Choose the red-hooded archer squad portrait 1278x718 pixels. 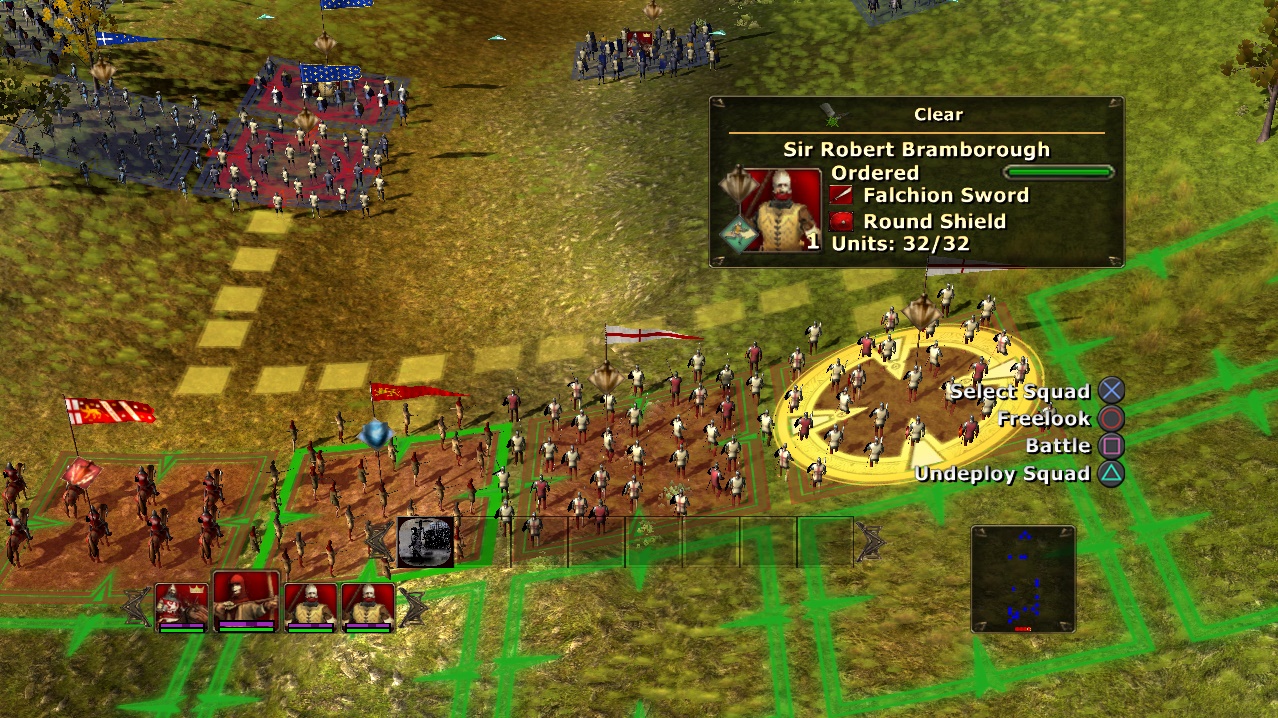coord(245,602)
